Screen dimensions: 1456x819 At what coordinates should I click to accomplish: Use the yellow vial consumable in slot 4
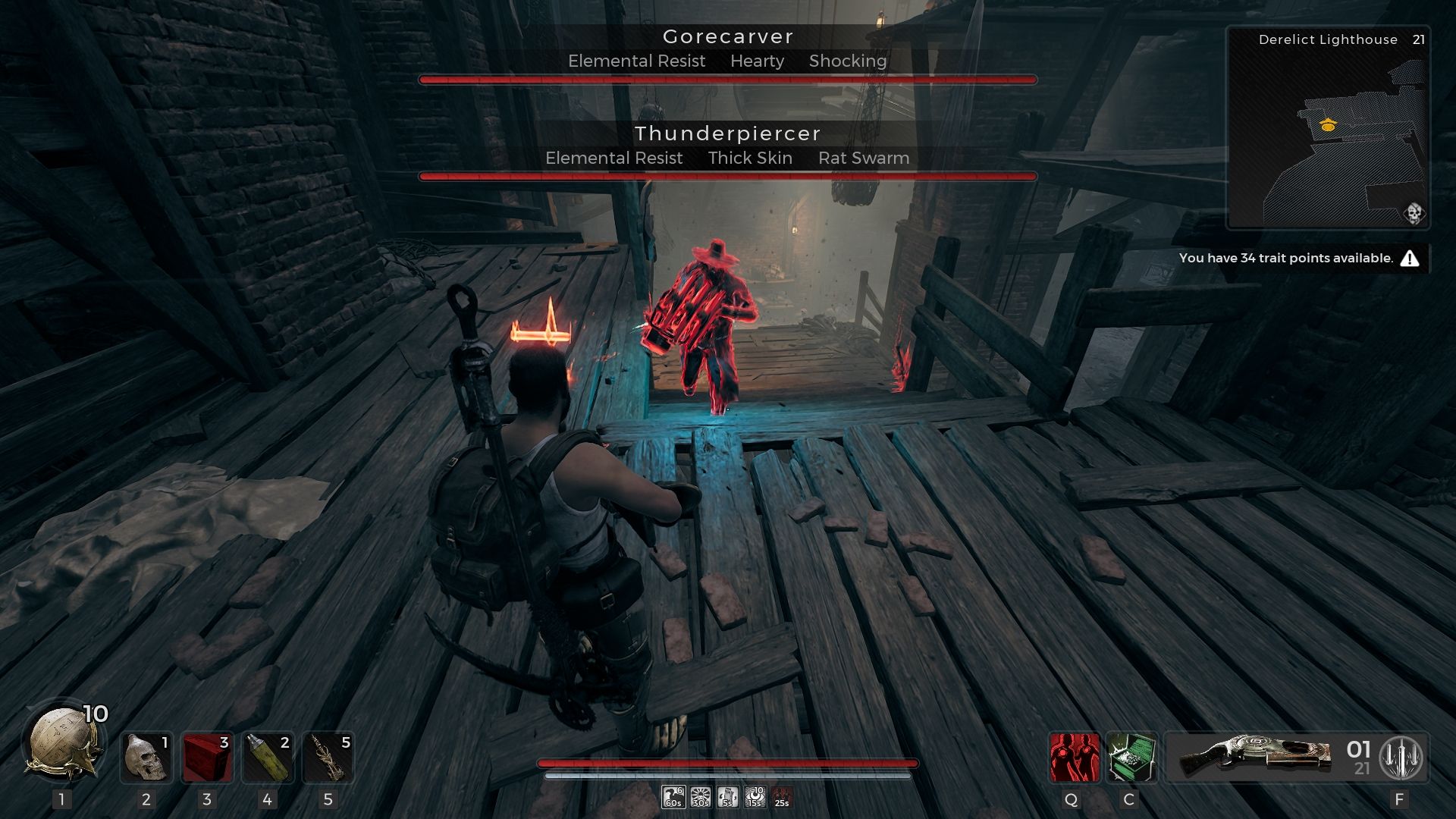tap(268, 758)
